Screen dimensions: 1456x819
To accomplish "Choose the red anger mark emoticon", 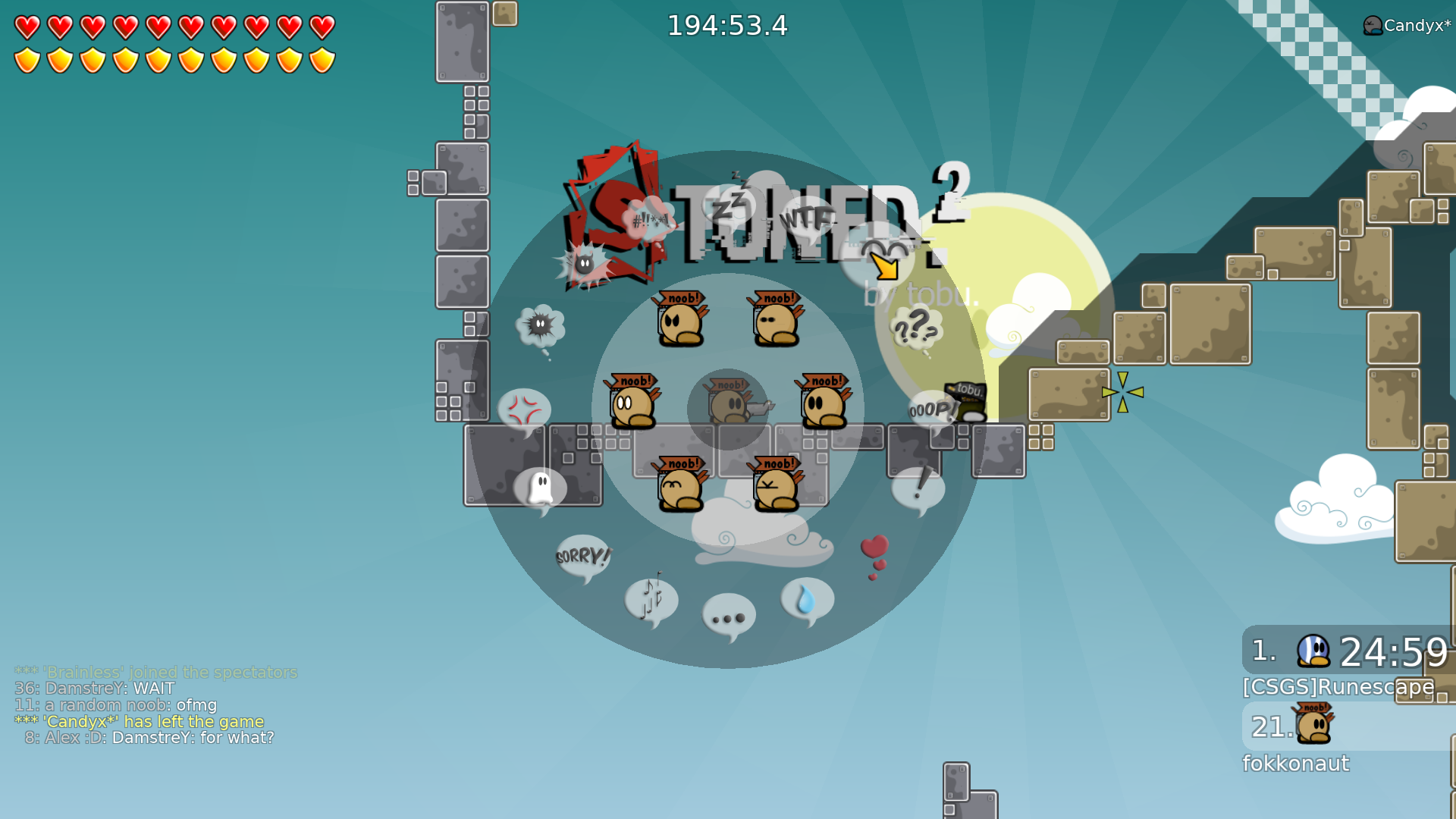I will point(525,410).
